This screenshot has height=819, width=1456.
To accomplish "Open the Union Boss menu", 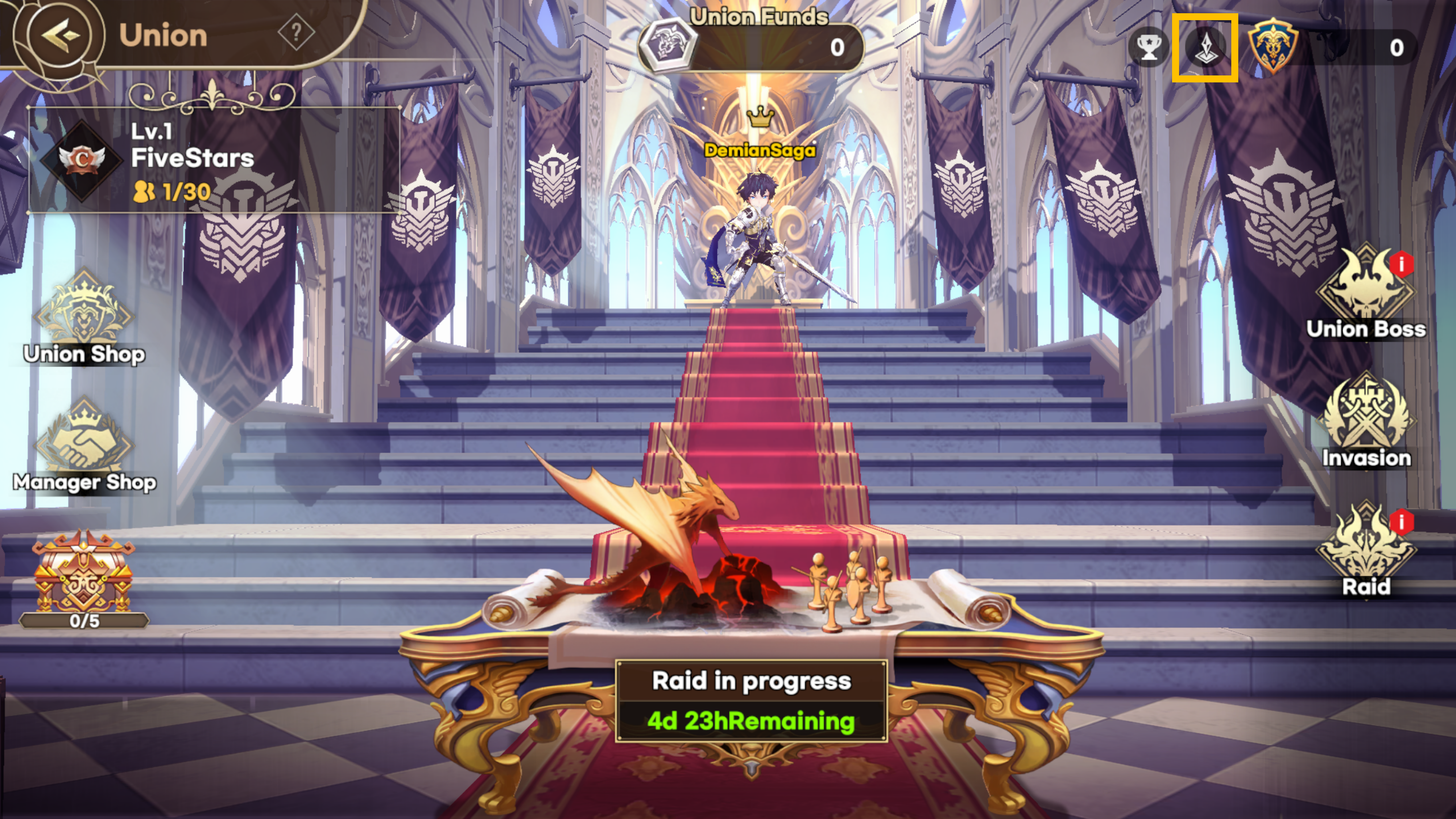I will coord(1366,294).
